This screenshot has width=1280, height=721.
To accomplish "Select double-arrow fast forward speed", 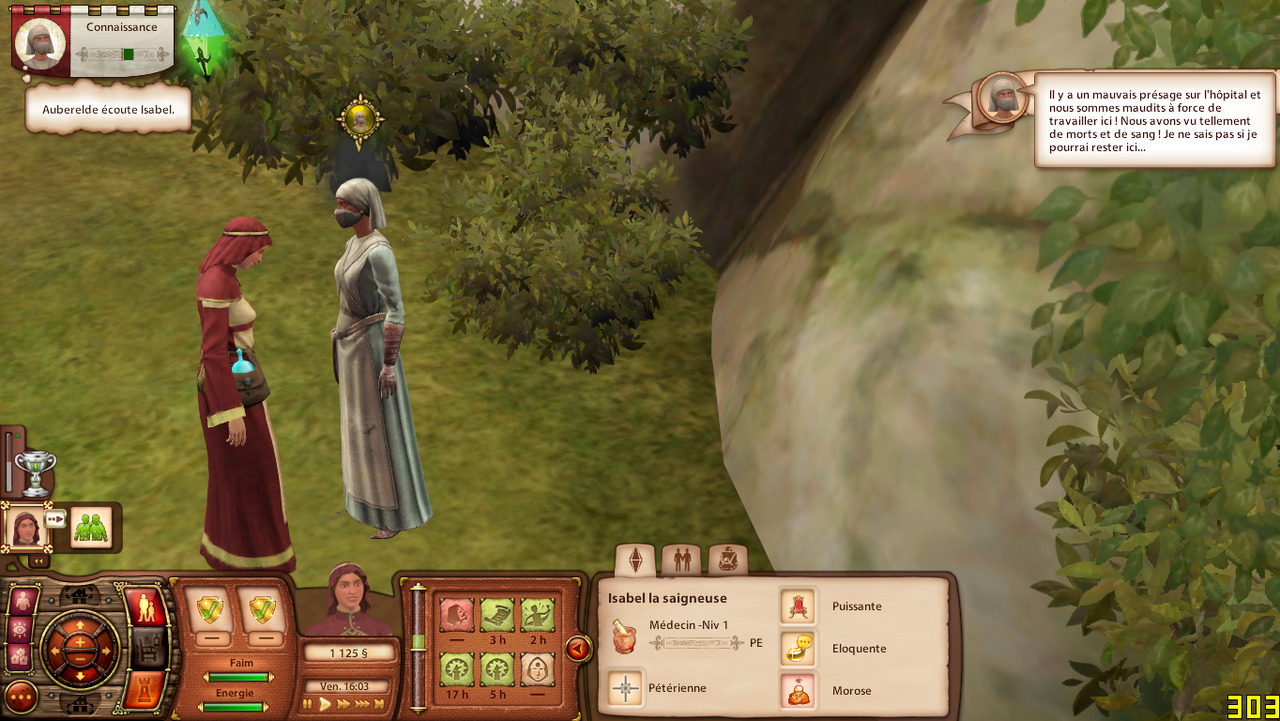I will click(x=344, y=704).
